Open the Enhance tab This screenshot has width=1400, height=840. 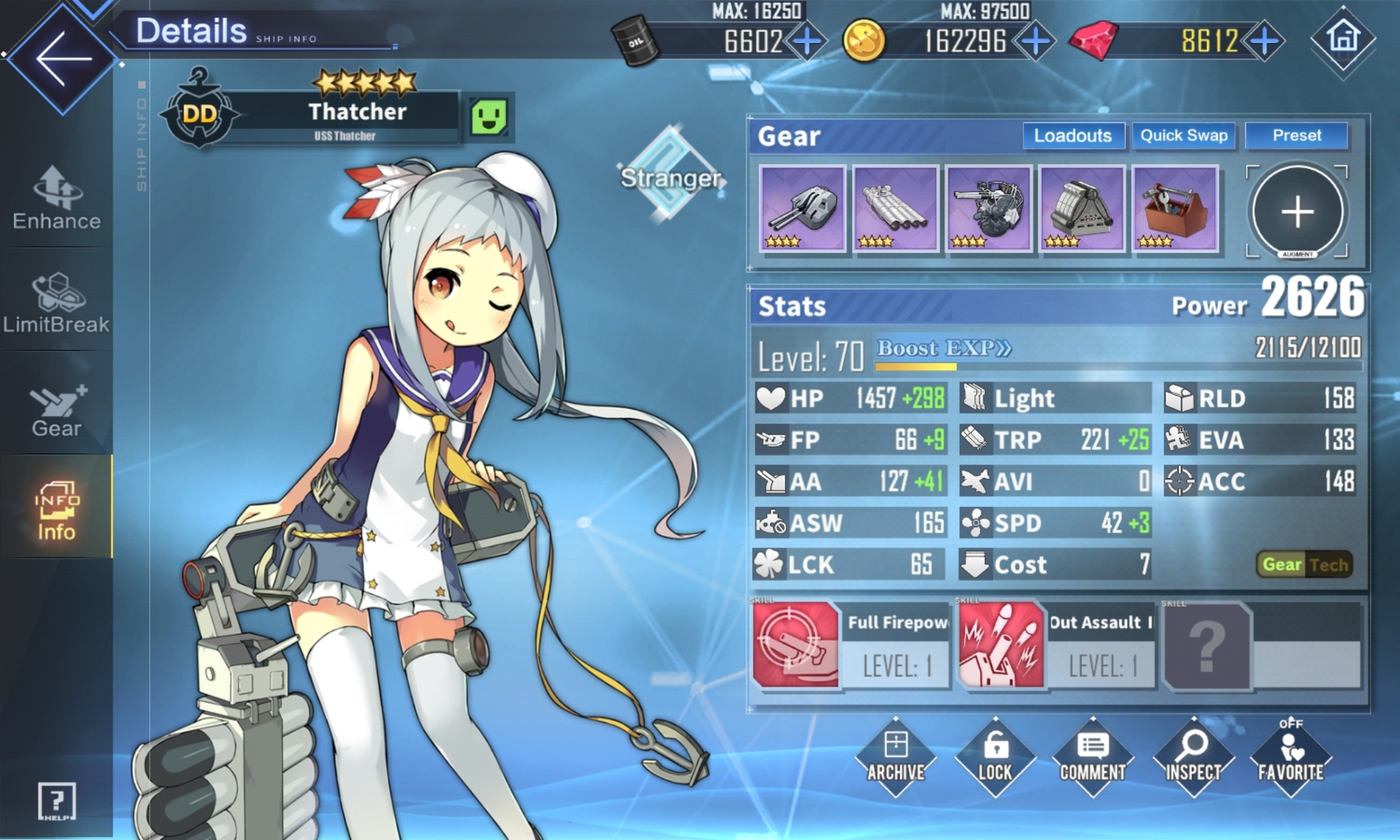(x=57, y=198)
